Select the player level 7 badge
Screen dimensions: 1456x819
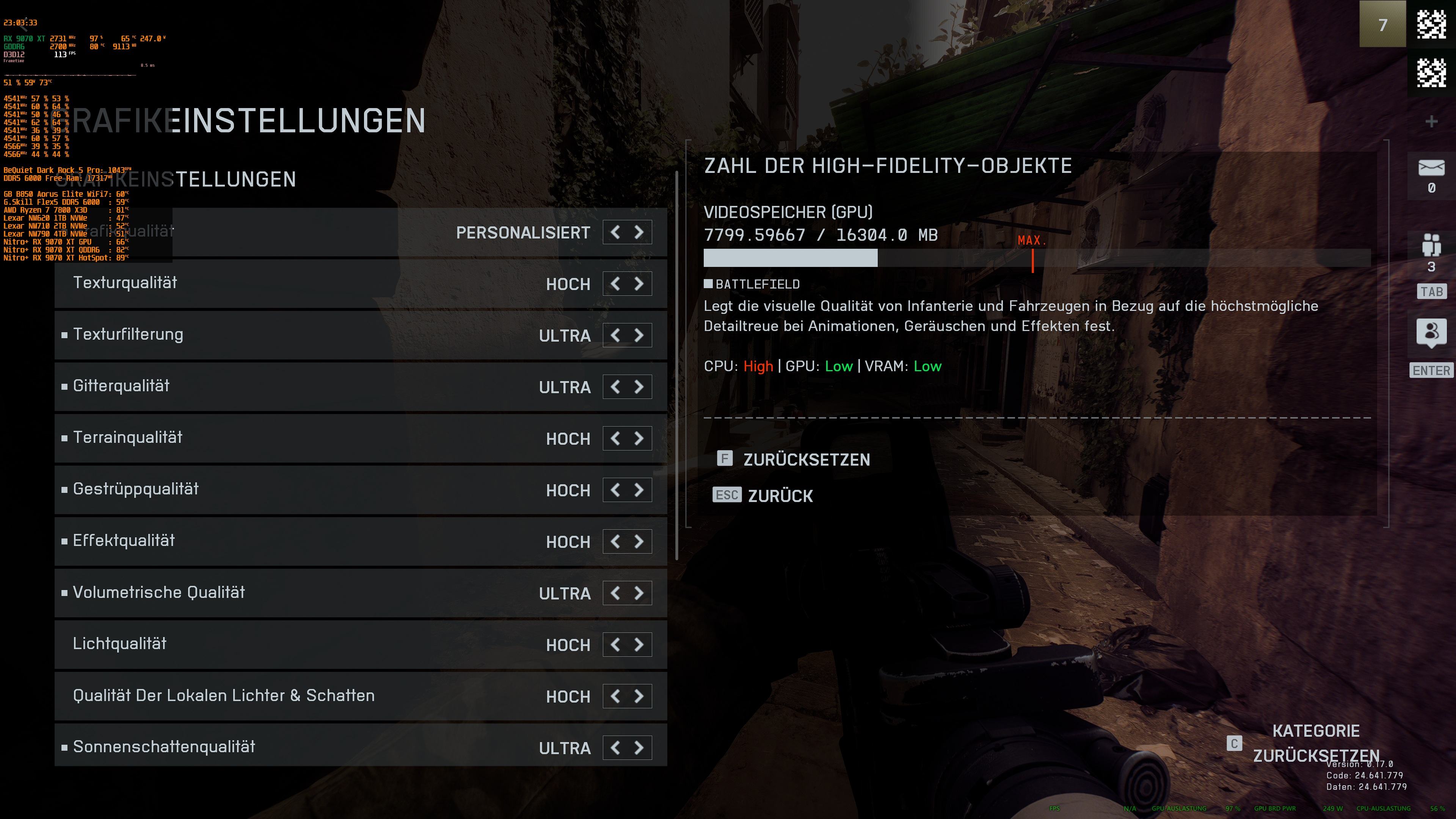click(x=1382, y=24)
